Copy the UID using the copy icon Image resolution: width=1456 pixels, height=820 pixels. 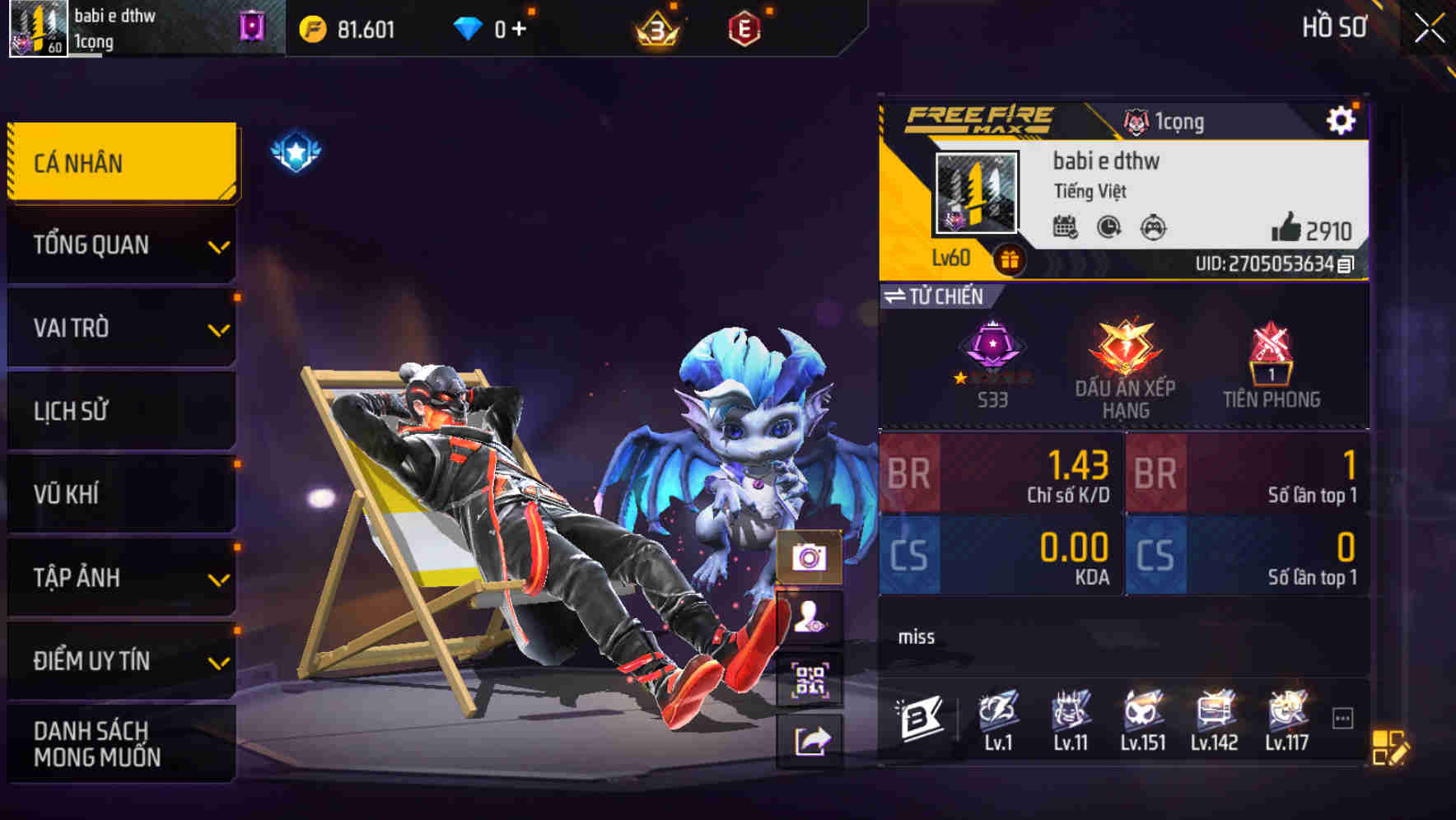1346,265
